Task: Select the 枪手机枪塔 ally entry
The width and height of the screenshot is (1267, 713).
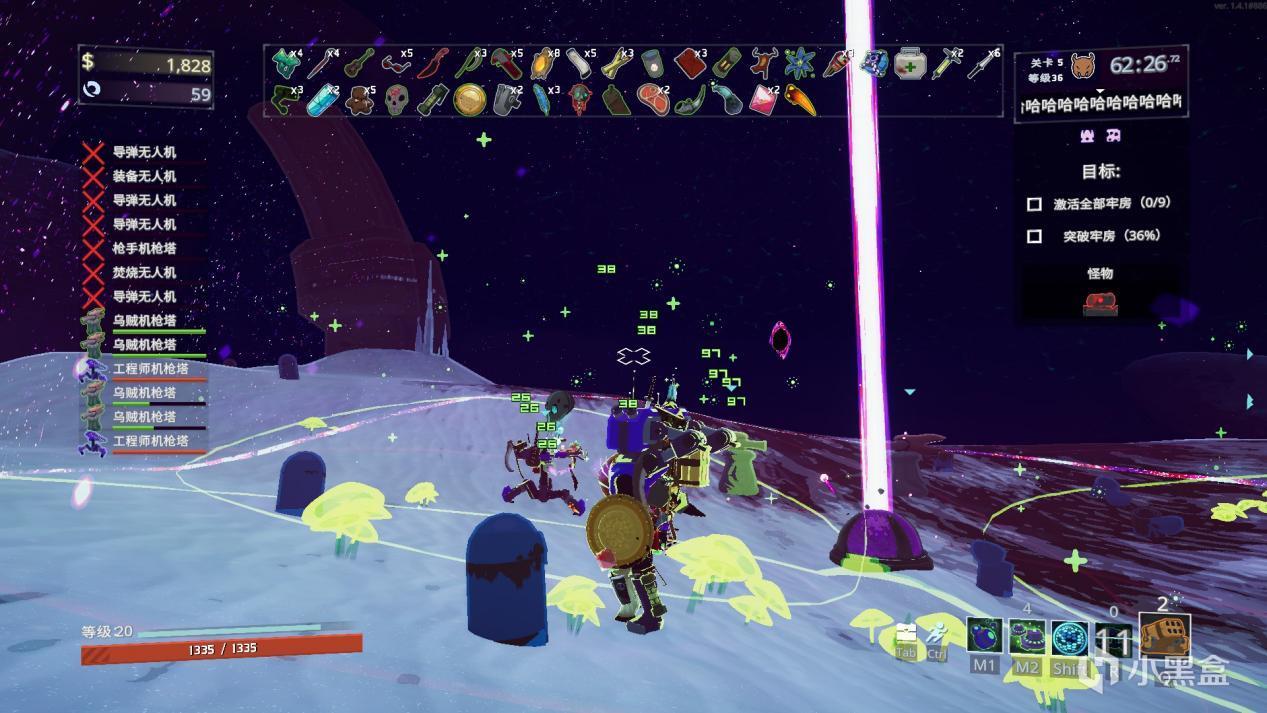Action: pos(144,248)
